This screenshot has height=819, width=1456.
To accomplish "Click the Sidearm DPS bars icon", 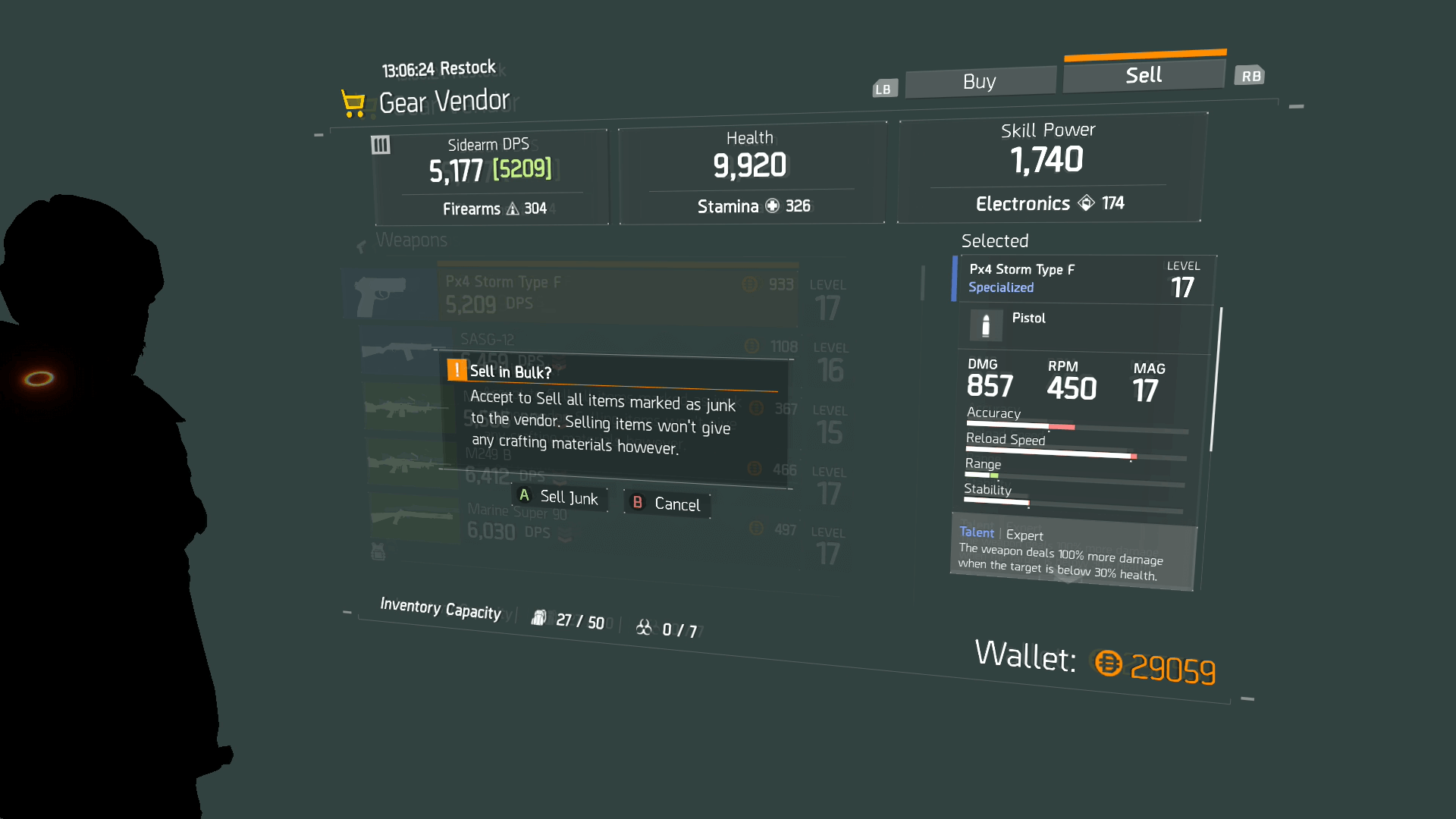I will tap(381, 145).
